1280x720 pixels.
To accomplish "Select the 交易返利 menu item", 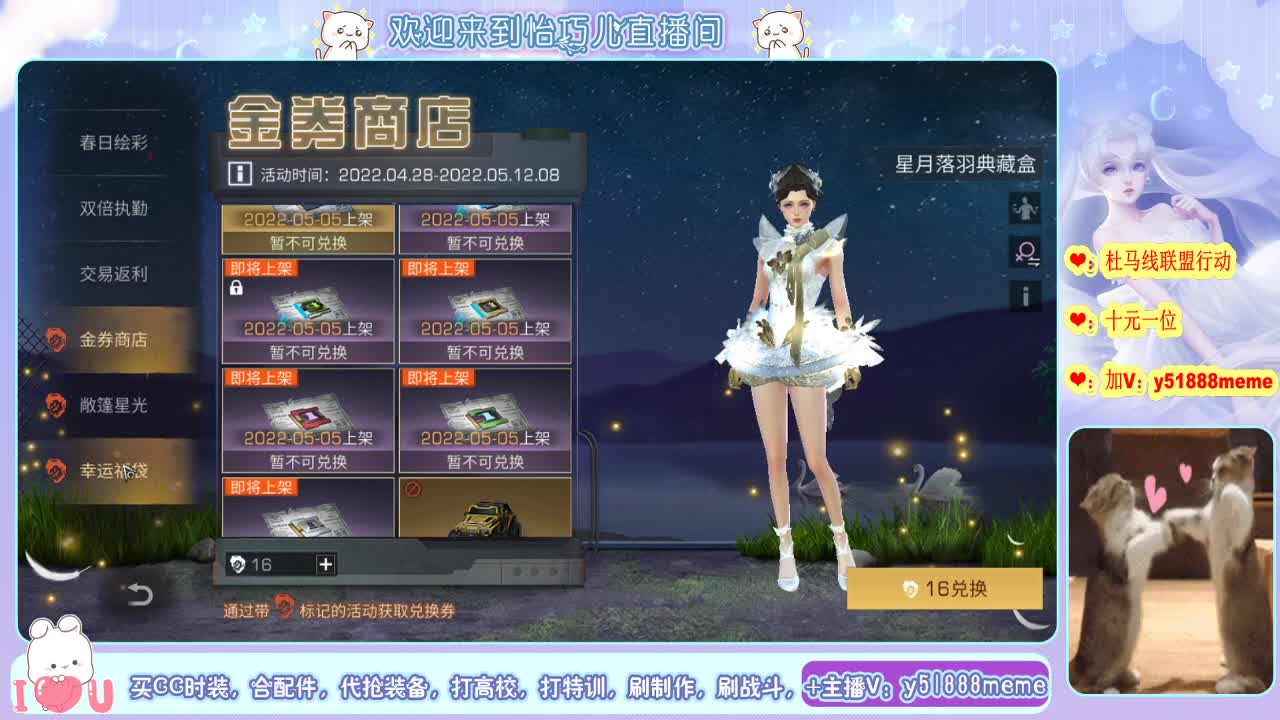I will pos(117,274).
